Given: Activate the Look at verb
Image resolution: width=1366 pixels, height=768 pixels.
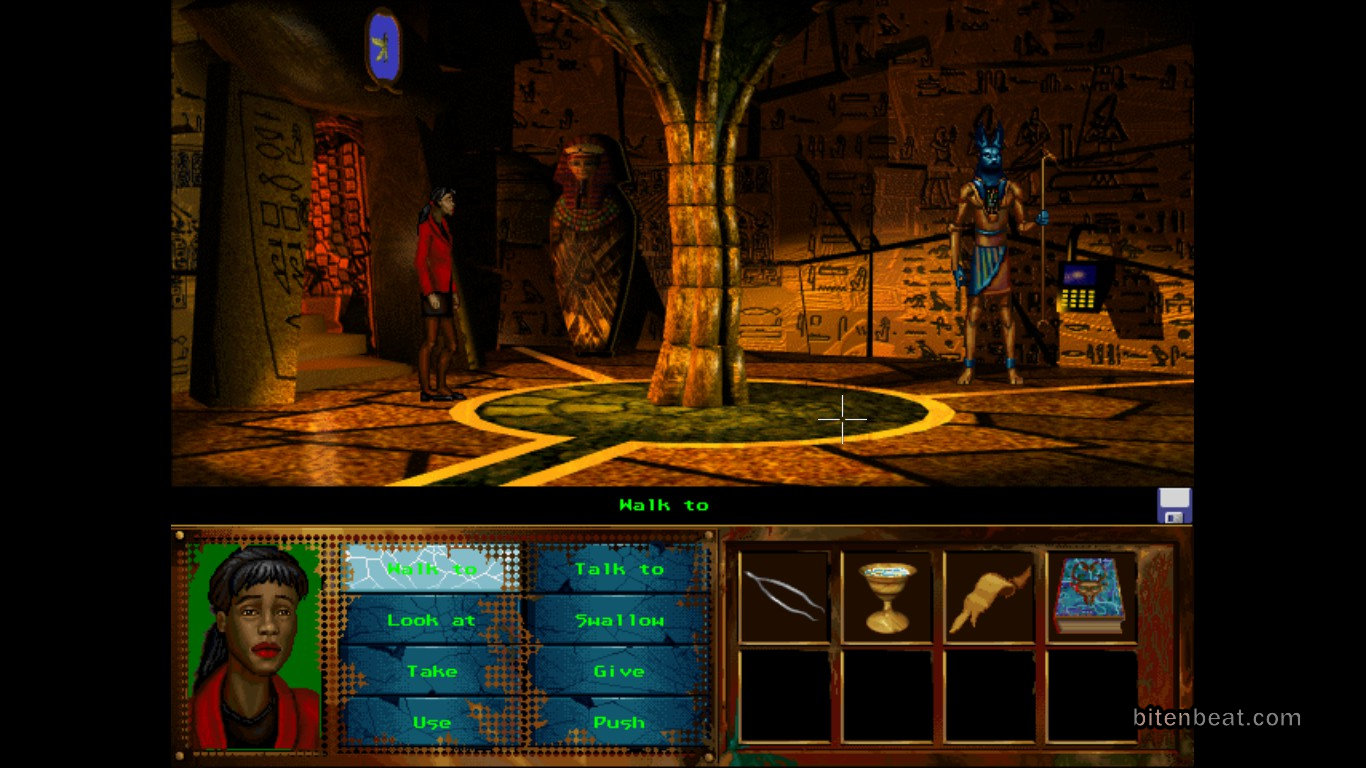Looking at the screenshot, I should (x=432, y=620).
